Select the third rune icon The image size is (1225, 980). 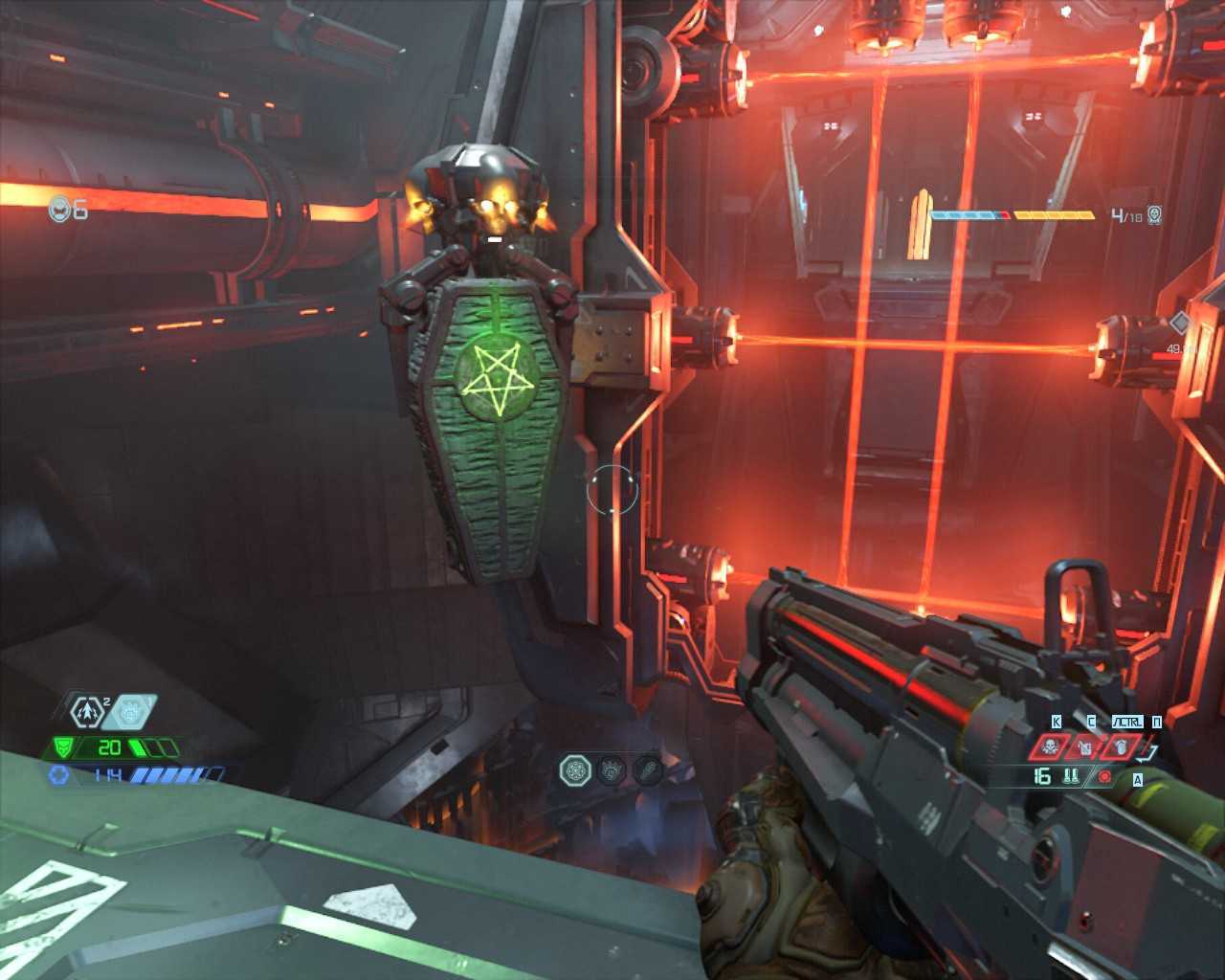coord(648,769)
